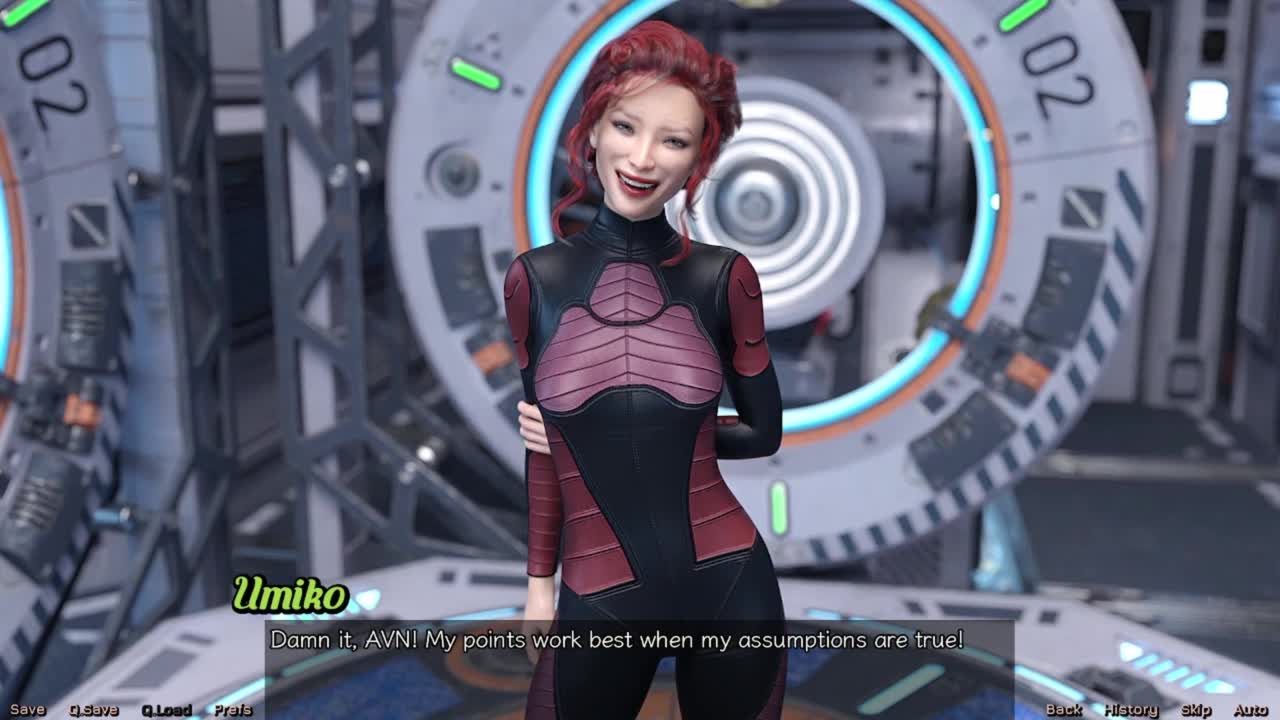Quick save with Q.Save

point(93,710)
